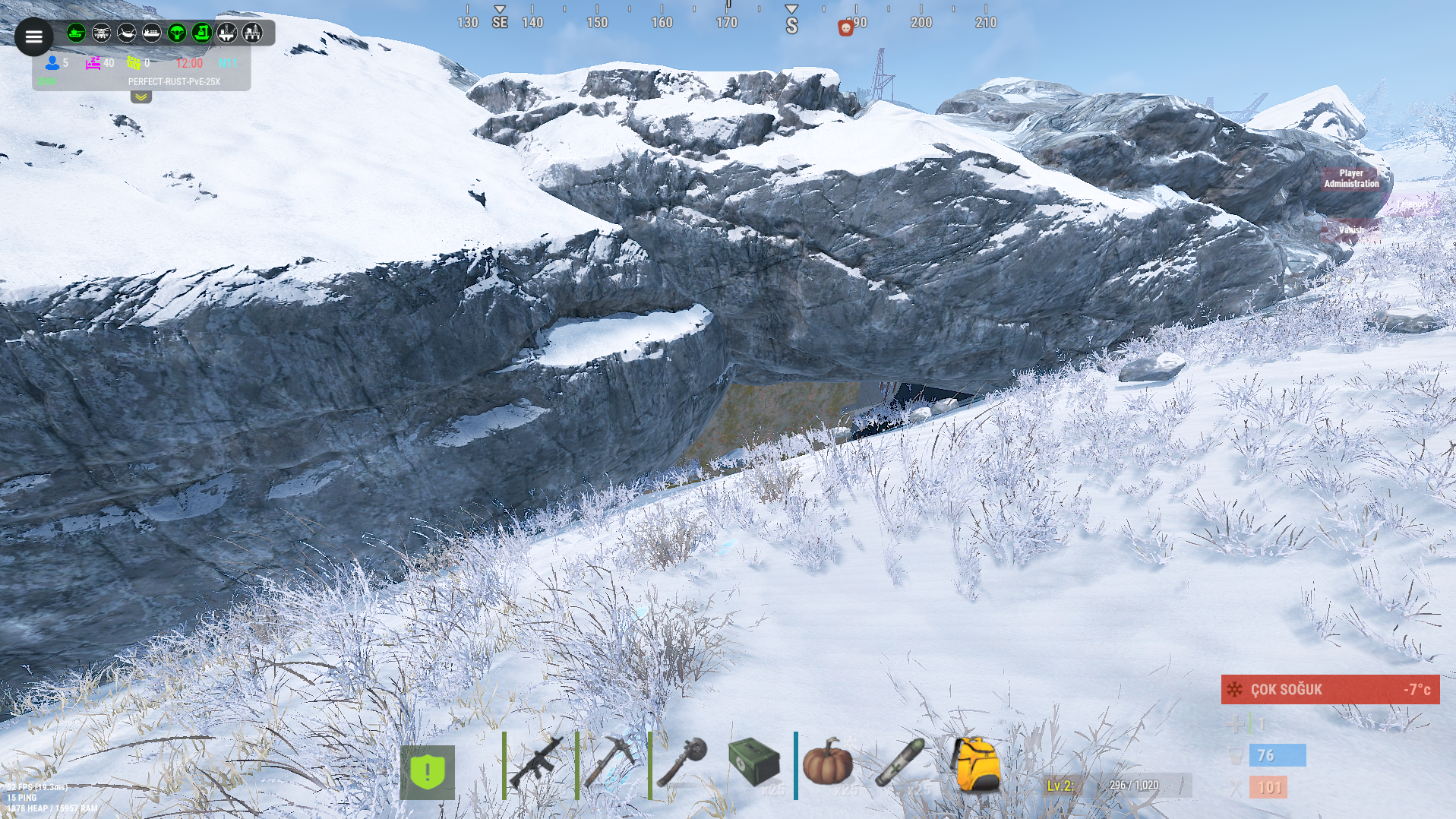The width and height of the screenshot is (1456, 819).
Task: Click the patrol helicopter event icon
Action: tap(126, 33)
